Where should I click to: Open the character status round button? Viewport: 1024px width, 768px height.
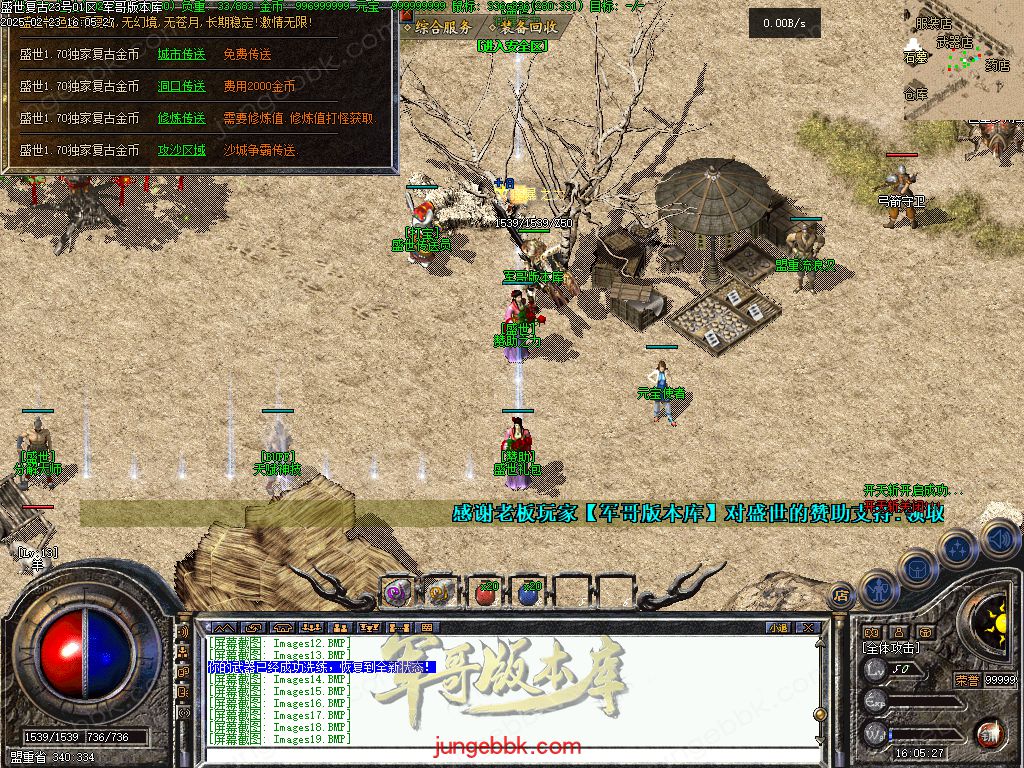pyautogui.click(x=878, y=588)
